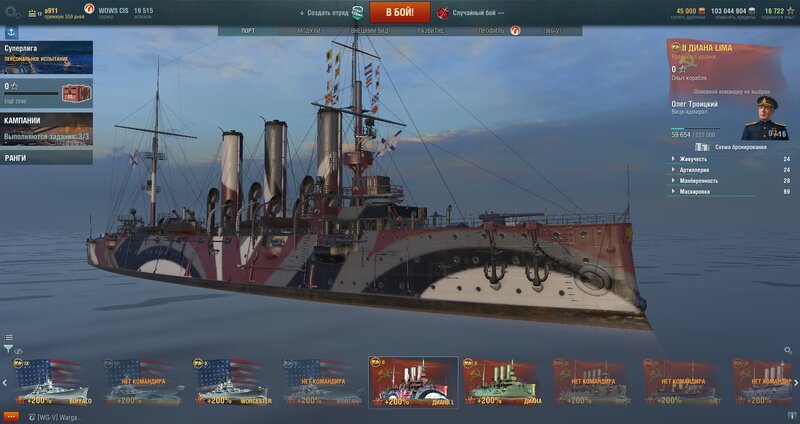Show the Схема бронирования armor layout

[x=735, y=147]
